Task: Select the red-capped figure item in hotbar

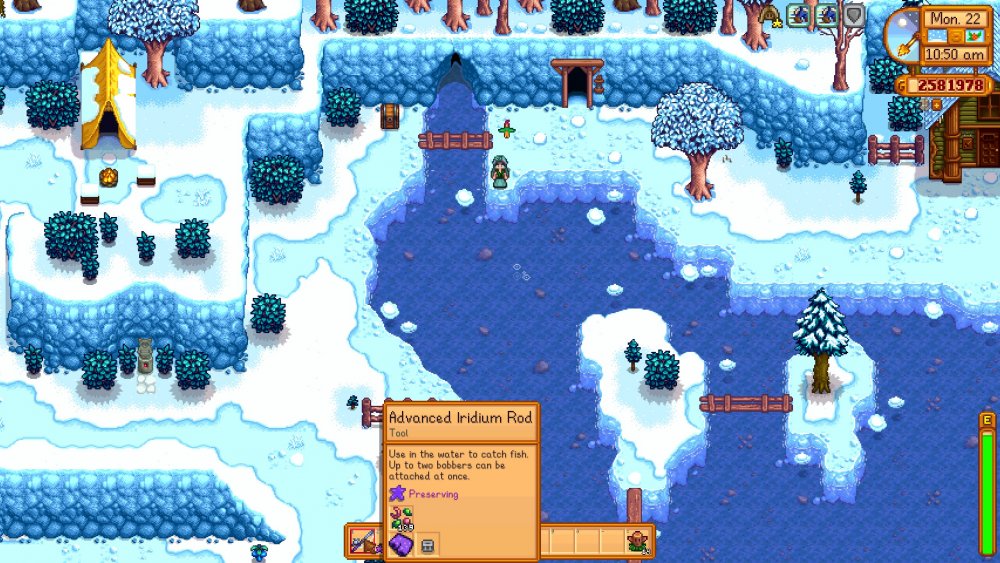Action: click(x=636, y=541)
